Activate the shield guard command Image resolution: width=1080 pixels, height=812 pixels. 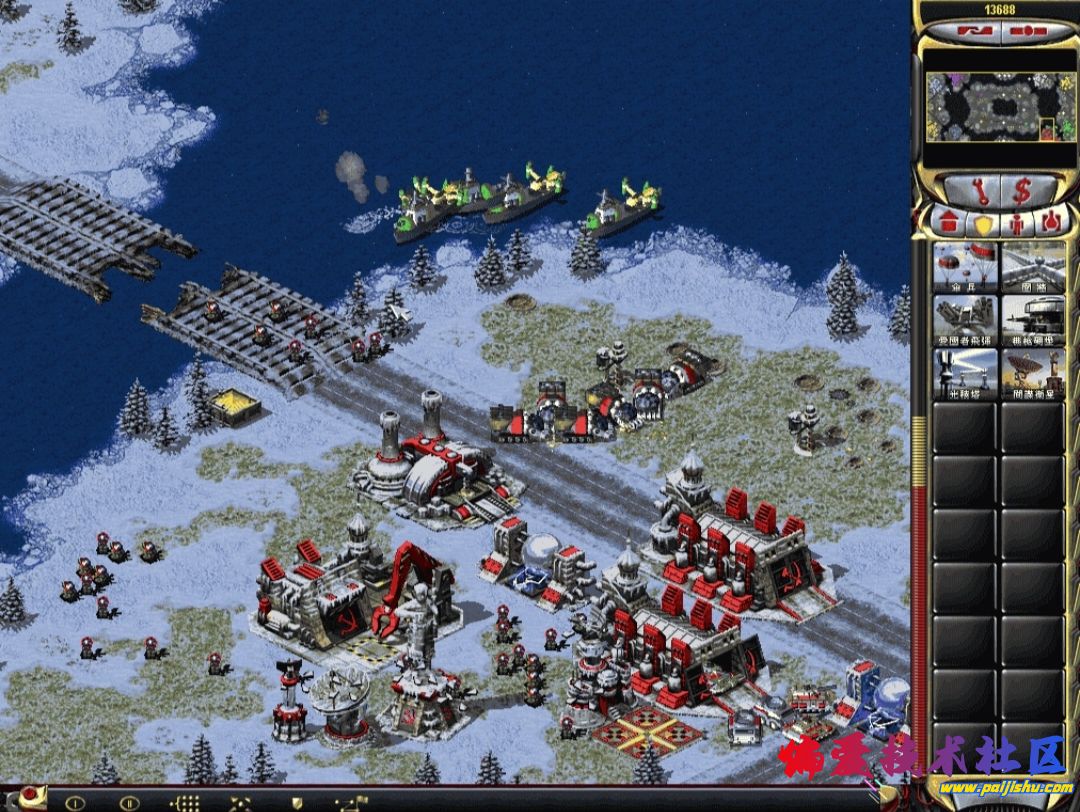point(295,802)
